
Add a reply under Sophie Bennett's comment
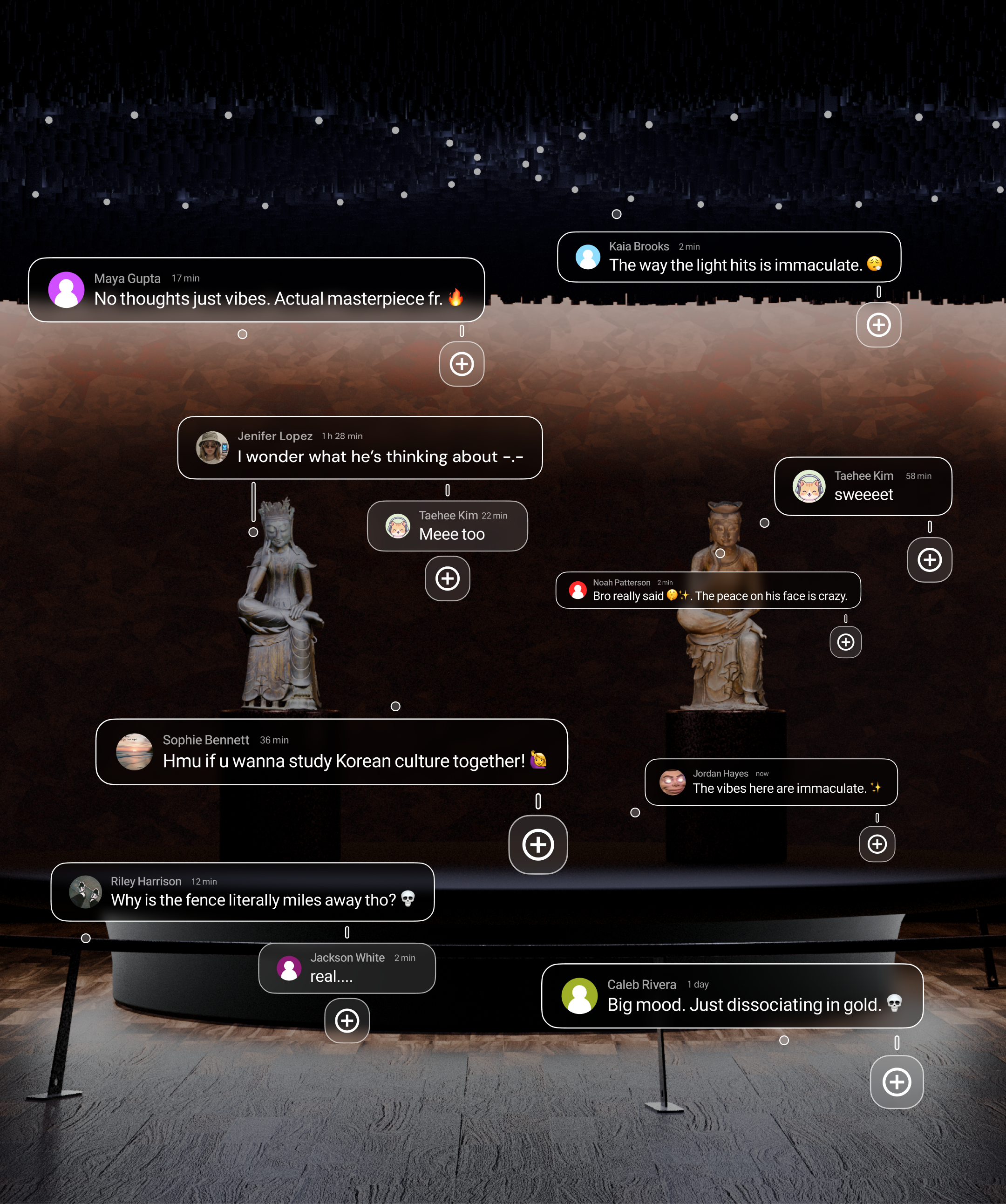pos(537,844)
